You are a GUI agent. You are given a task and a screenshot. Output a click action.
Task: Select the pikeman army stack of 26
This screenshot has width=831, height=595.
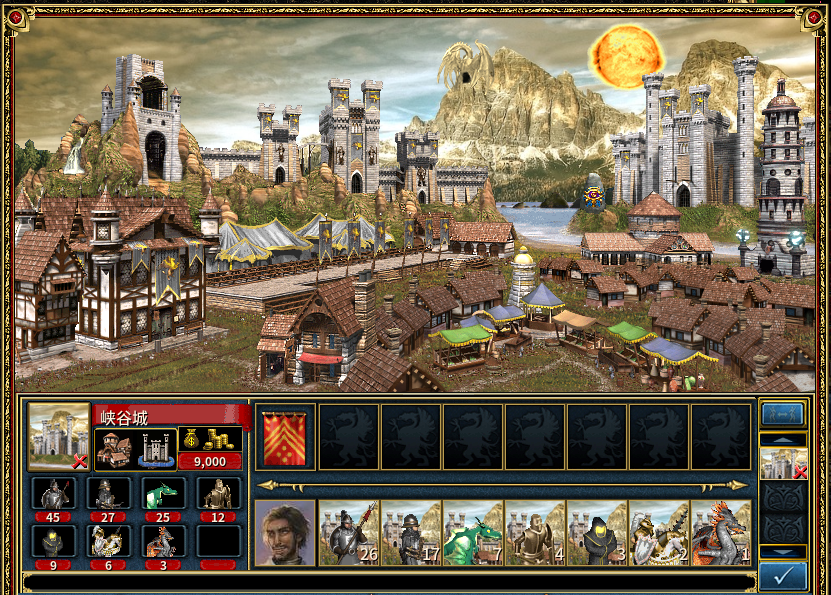tap(349, 532)
